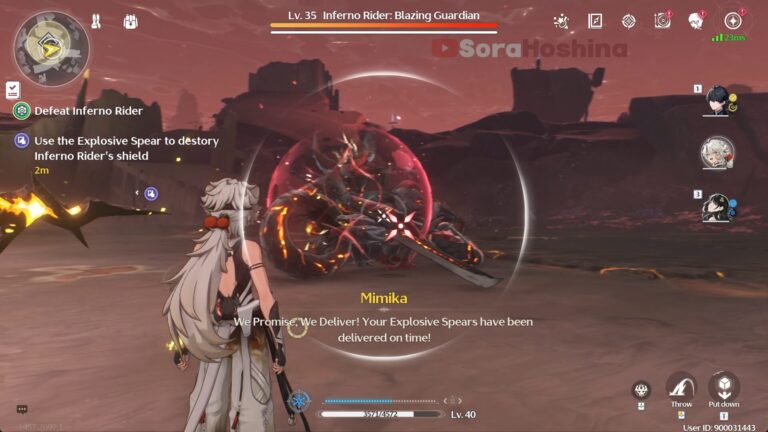
Task: Open the character head icon with alert
Action: 696,21
